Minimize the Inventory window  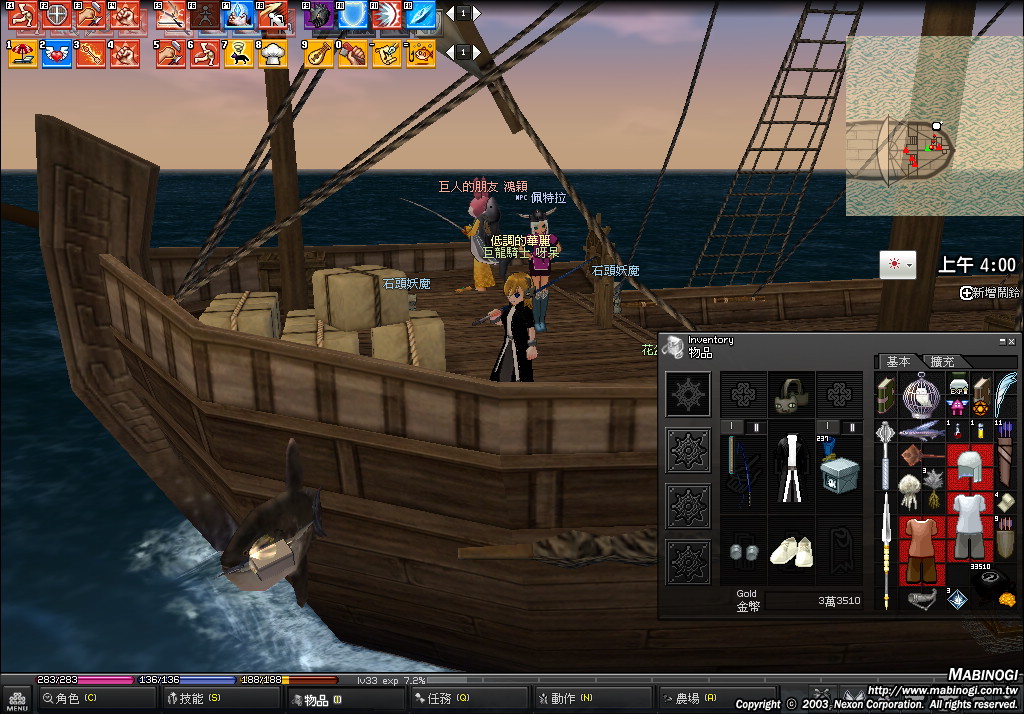(x=1002, y=341)
